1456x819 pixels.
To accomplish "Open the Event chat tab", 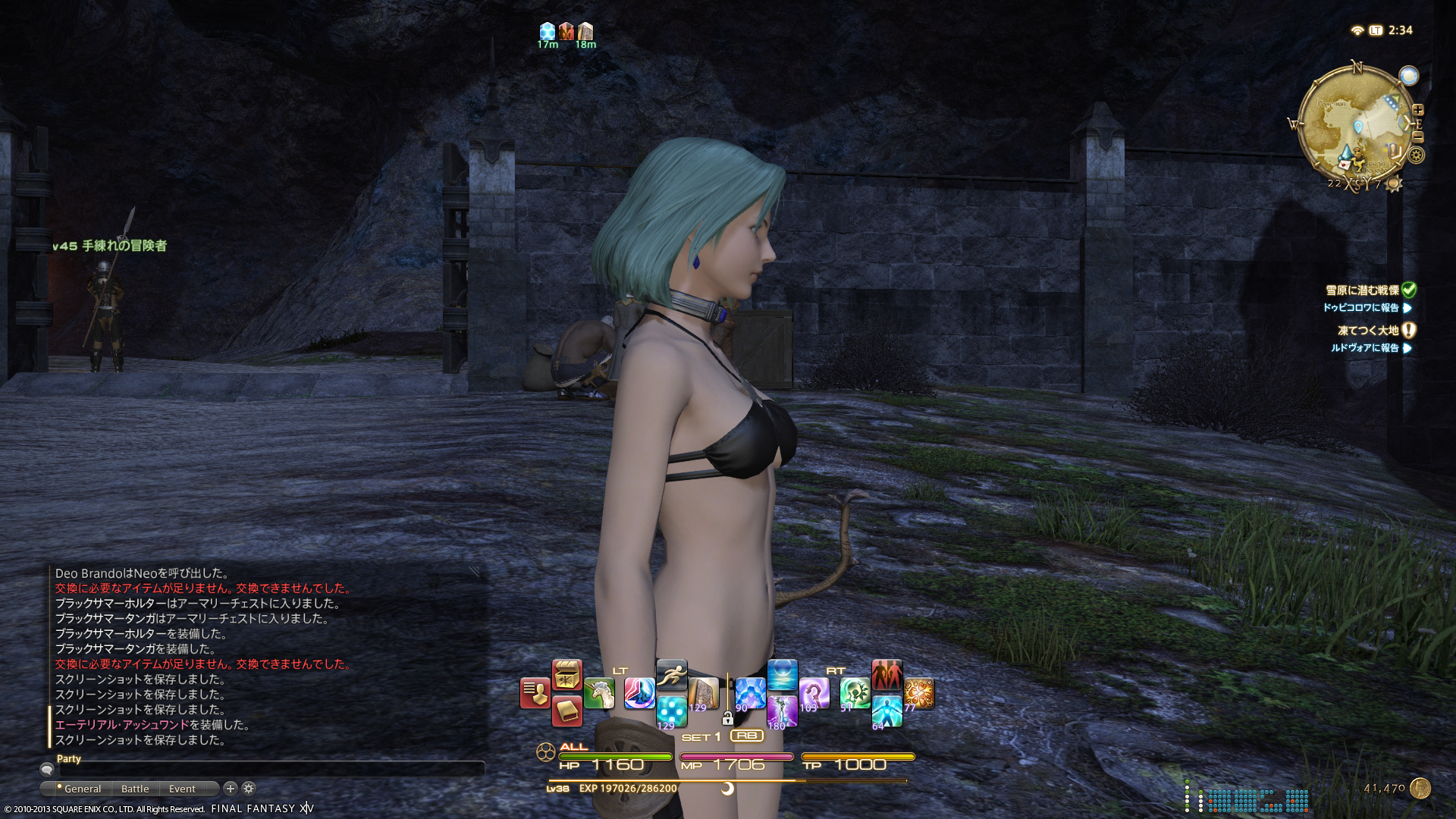I will [182, 789].
